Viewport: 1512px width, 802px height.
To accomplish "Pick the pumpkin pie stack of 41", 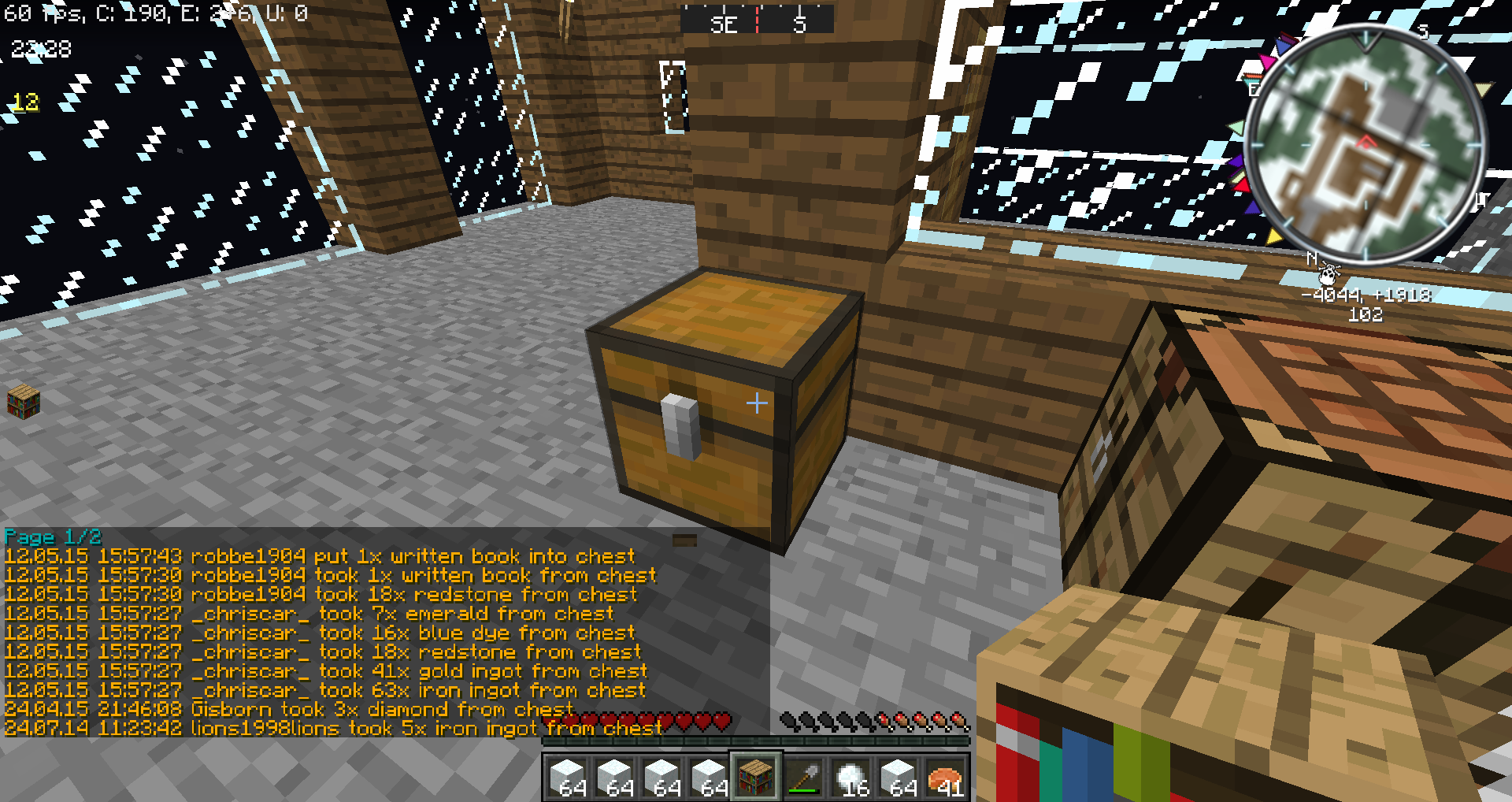I will [x=945, y=776].
